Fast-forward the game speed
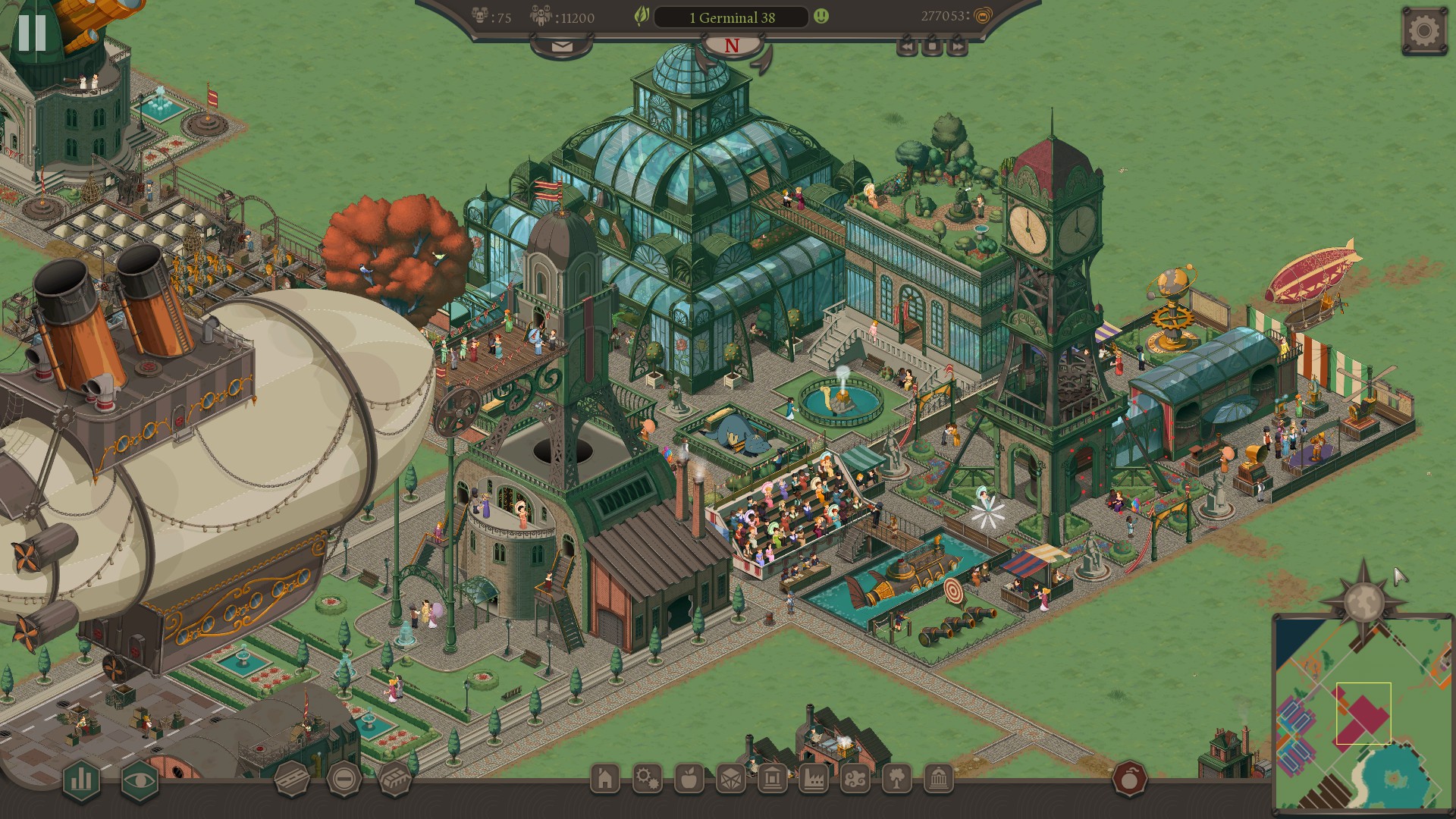The width and height of the screenshot is (1456, 819). pos(958,47)
